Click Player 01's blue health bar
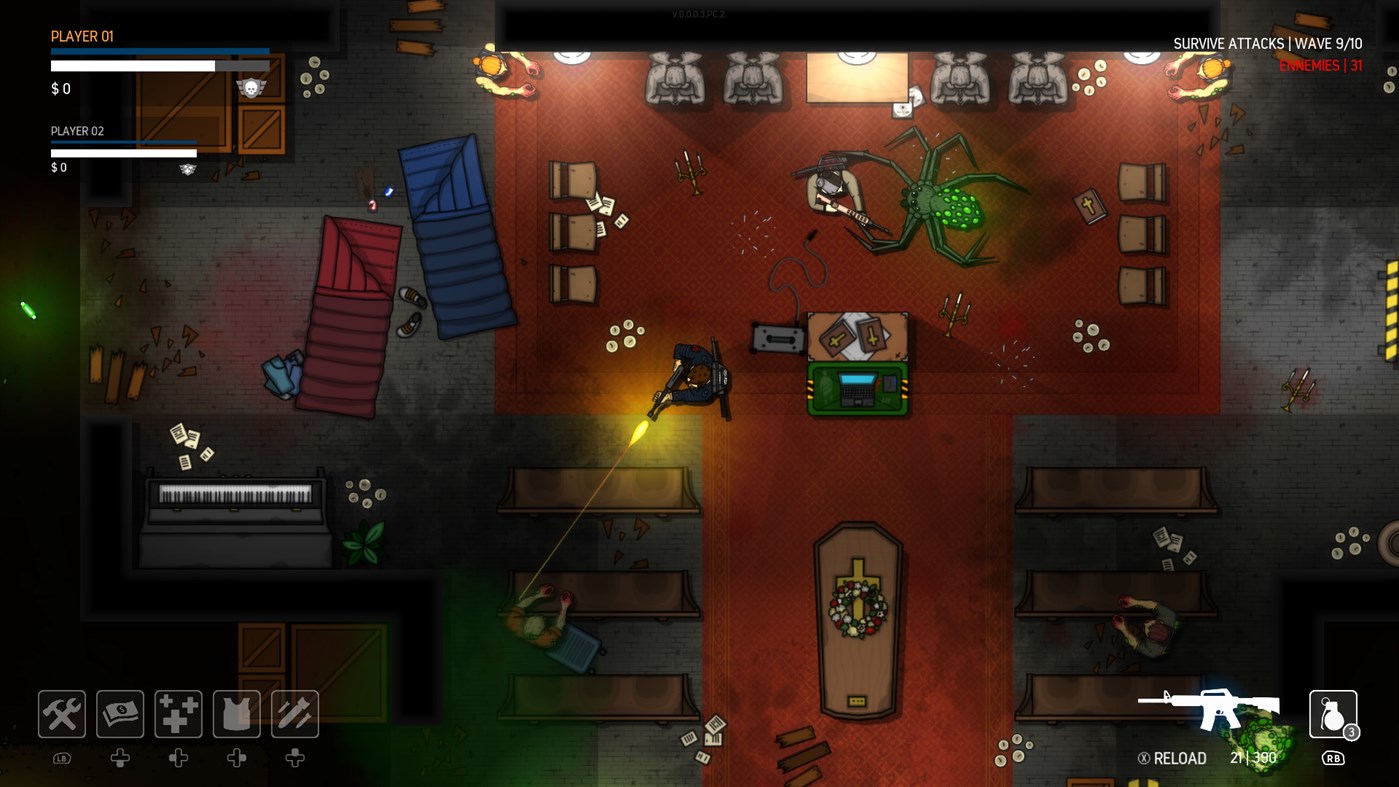This screenshot has width=1399, height=787. tap(160, 51)
